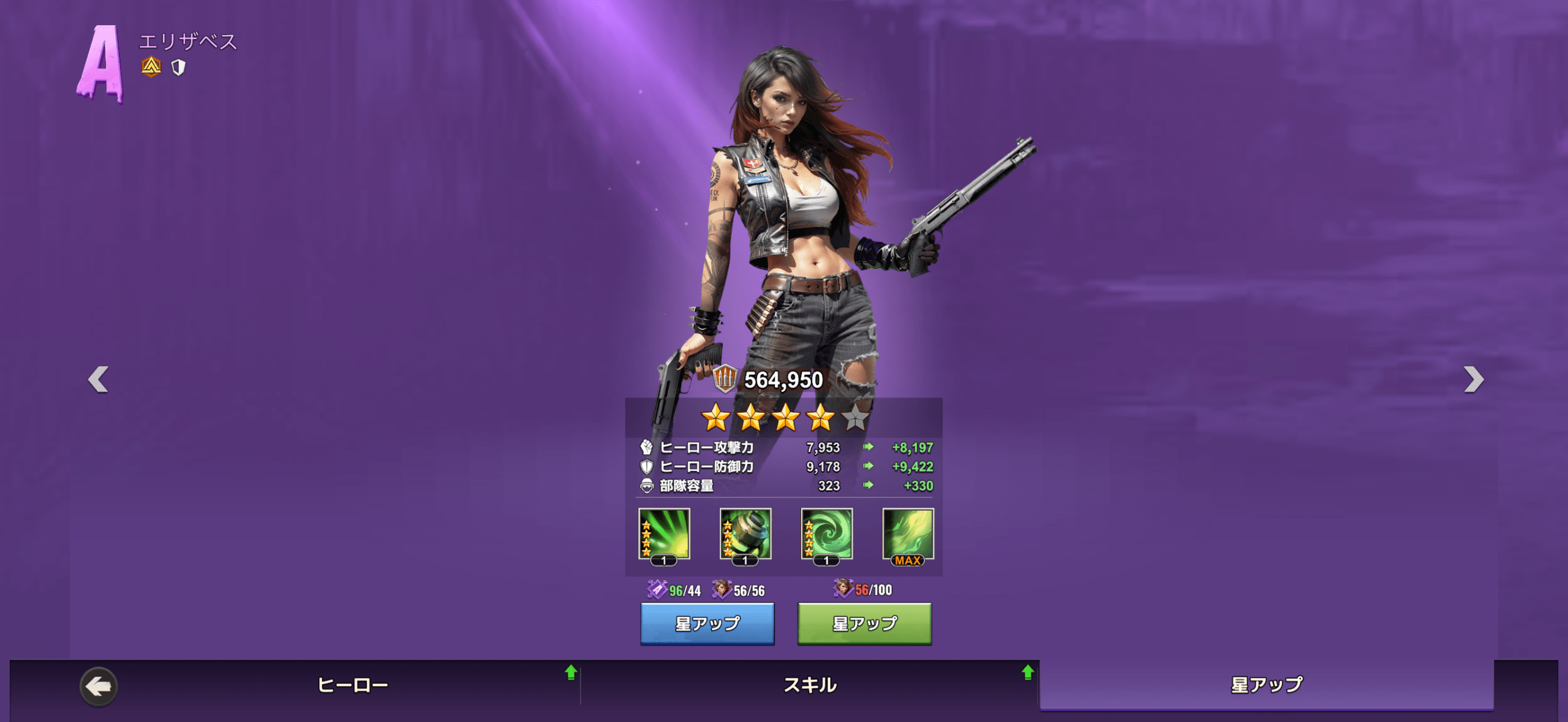This screenshot has width=1568, height=722.
Task: Click the blue 星アップ button
Action: [x=707, y=623]
